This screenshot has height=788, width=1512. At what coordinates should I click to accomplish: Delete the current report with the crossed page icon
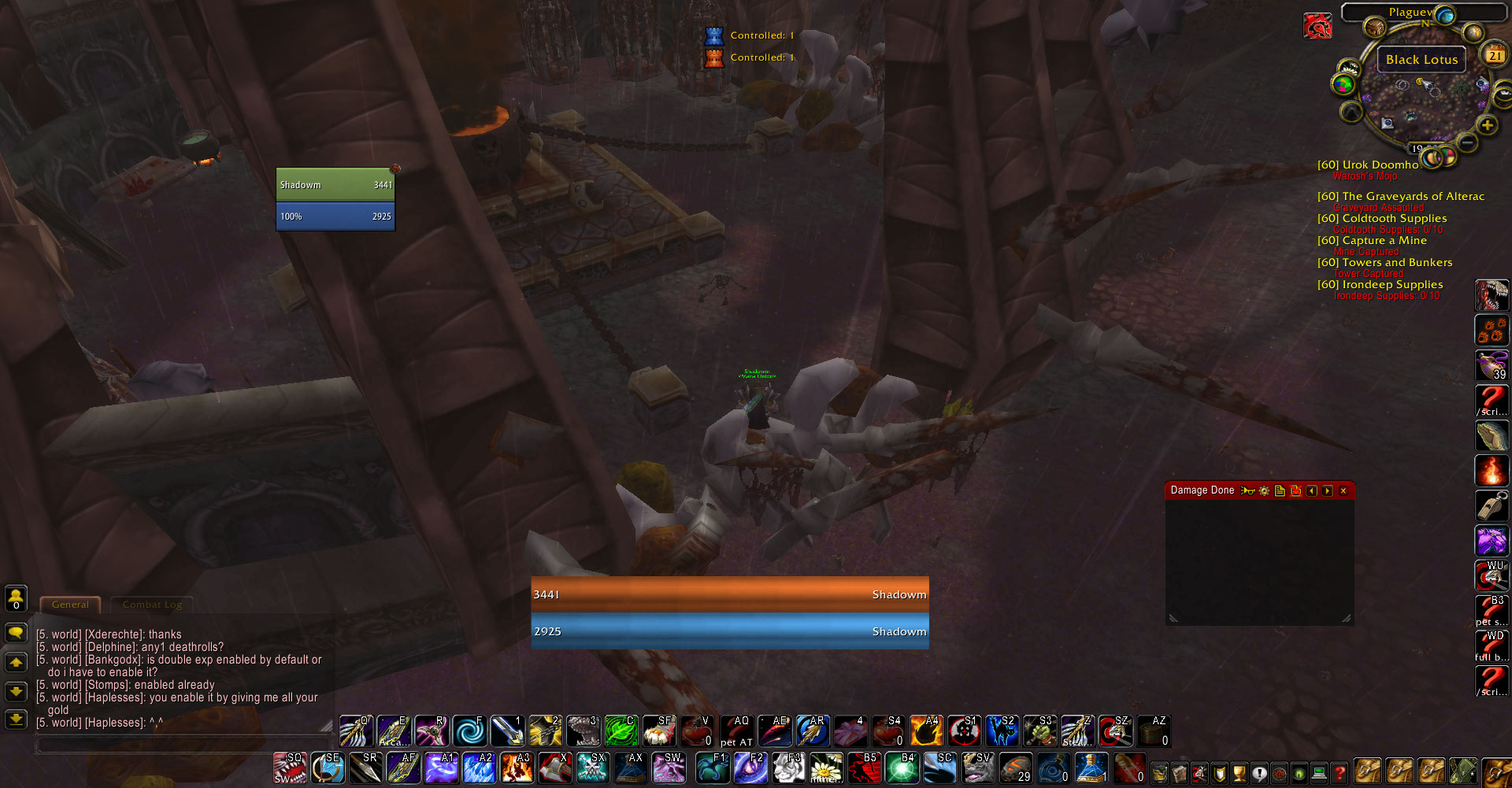click(x=1295, y=490)
